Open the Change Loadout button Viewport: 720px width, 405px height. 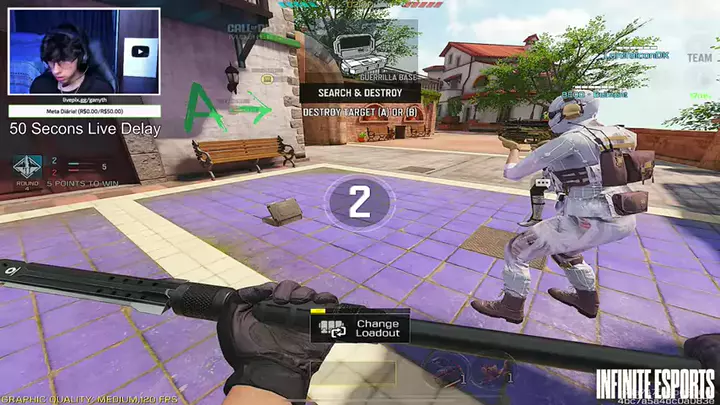point(360,327)
